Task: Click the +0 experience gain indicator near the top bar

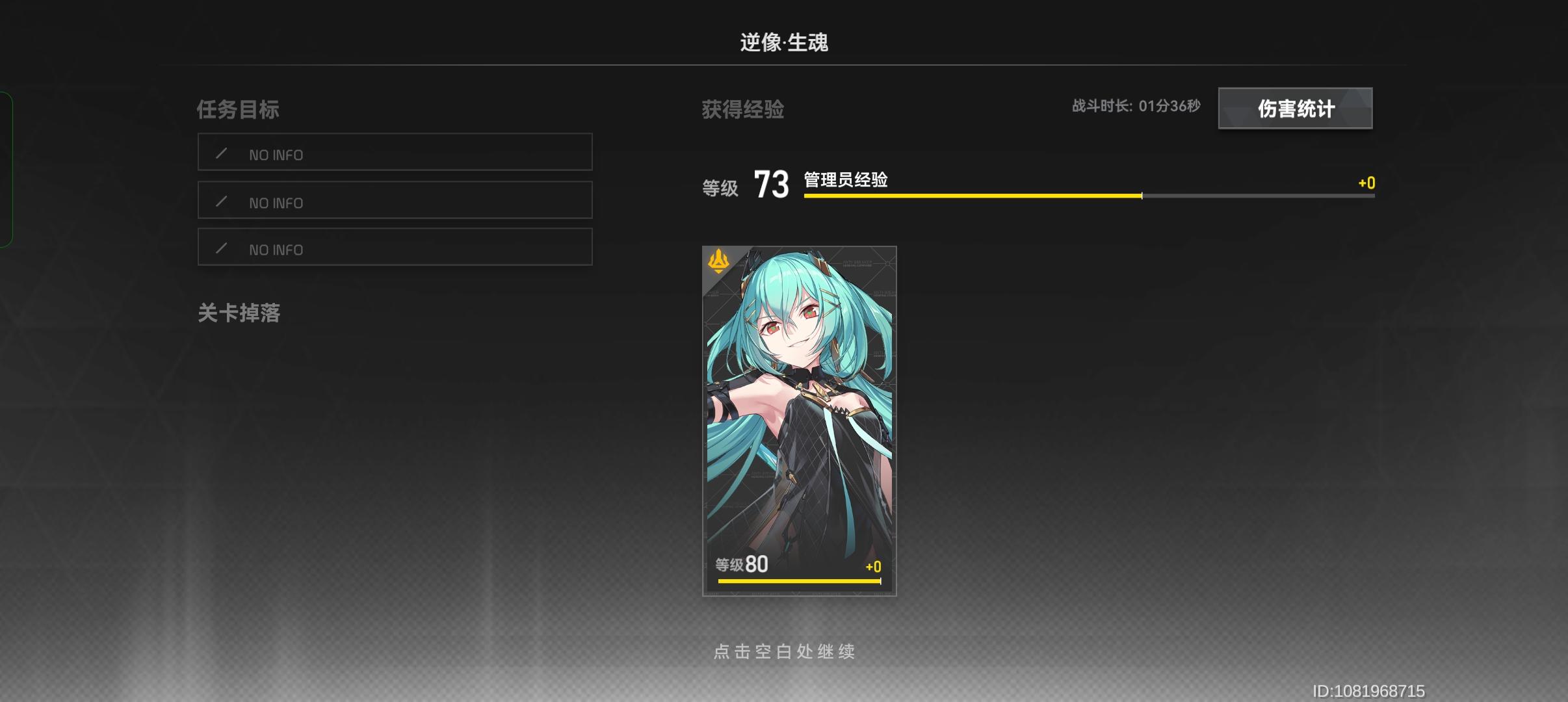Action: point(1366,183)
